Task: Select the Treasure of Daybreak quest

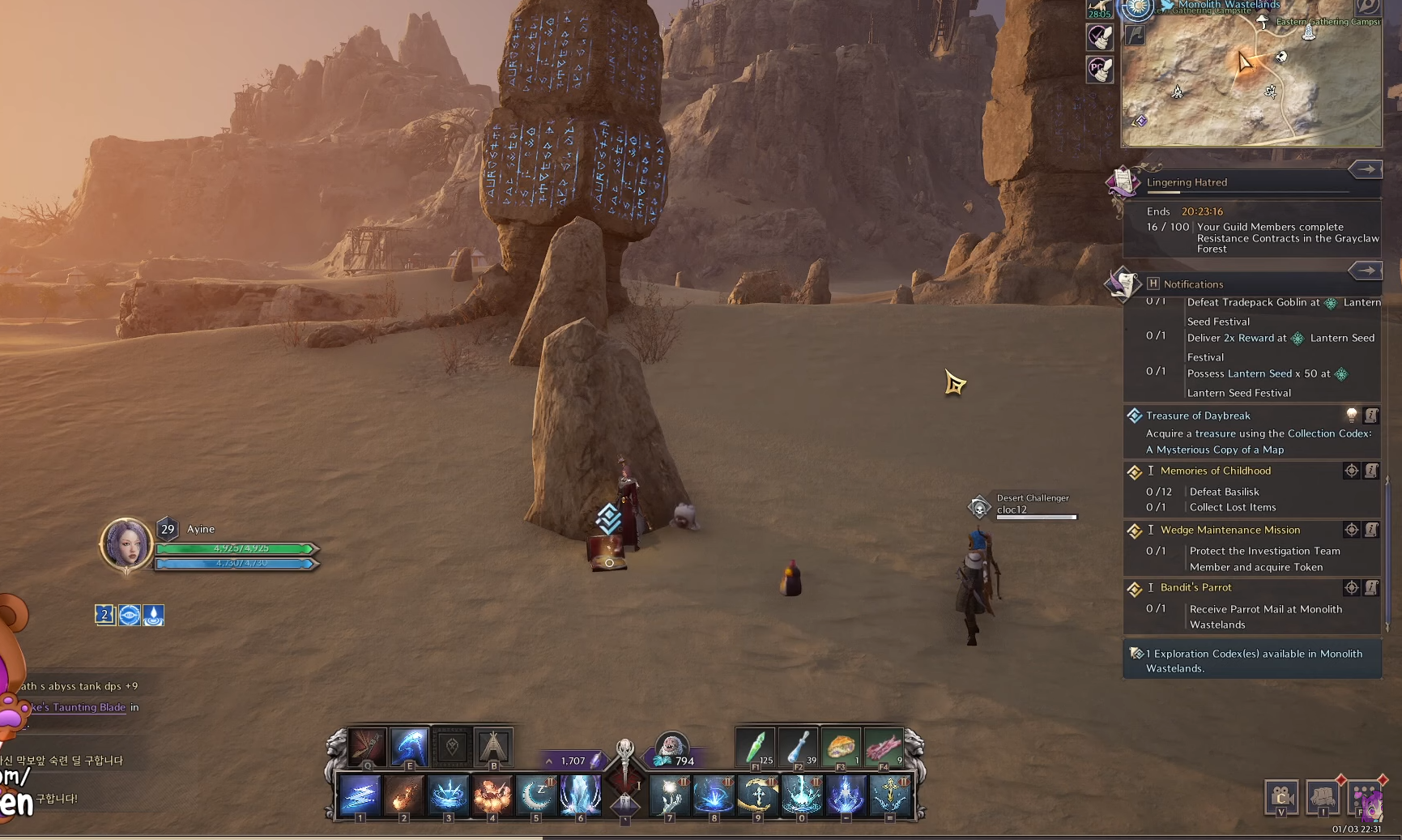Action: click(x=1198, y=416)
